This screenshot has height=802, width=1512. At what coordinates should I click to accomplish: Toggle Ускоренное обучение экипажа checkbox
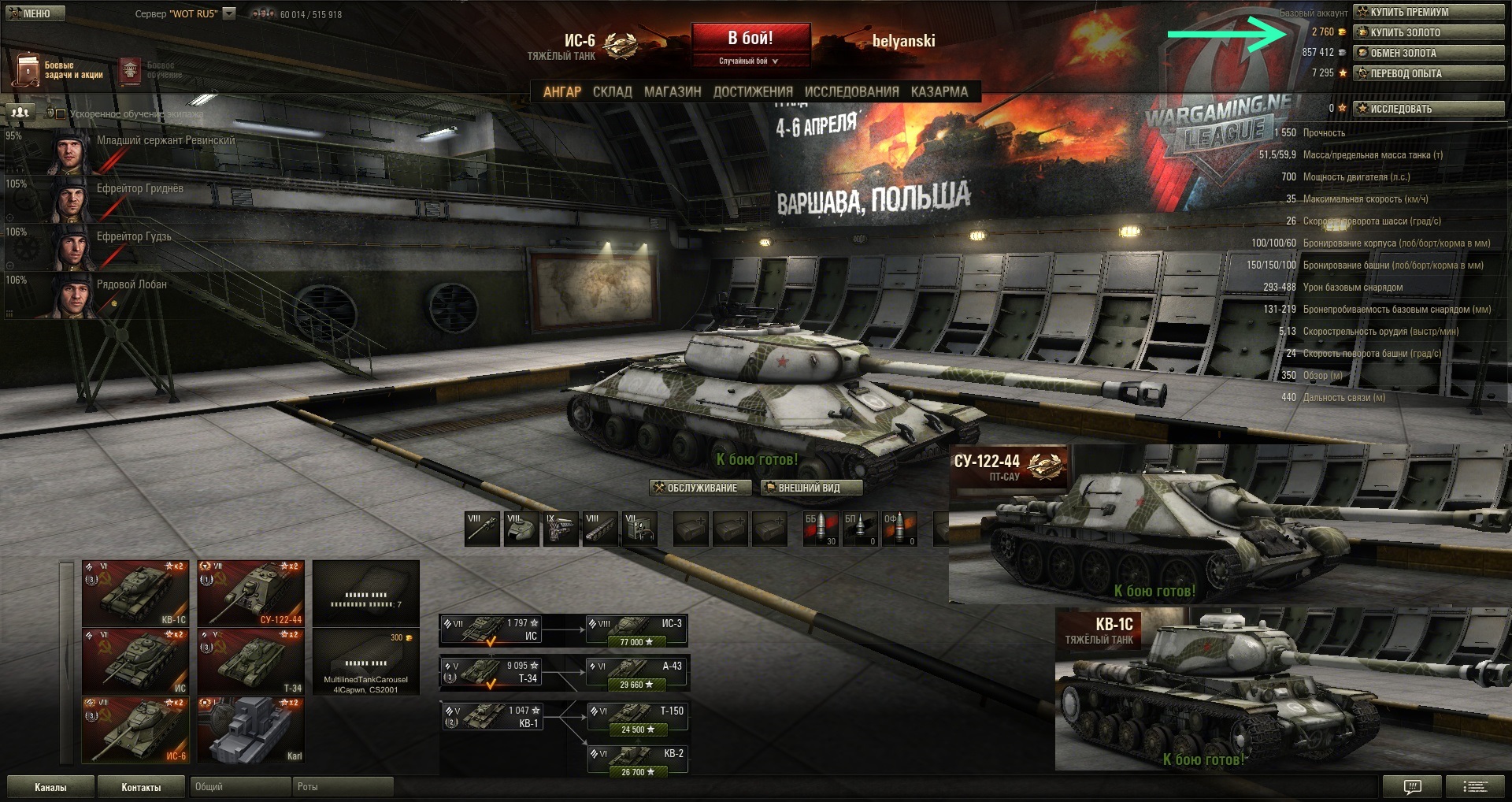point(61,113)
